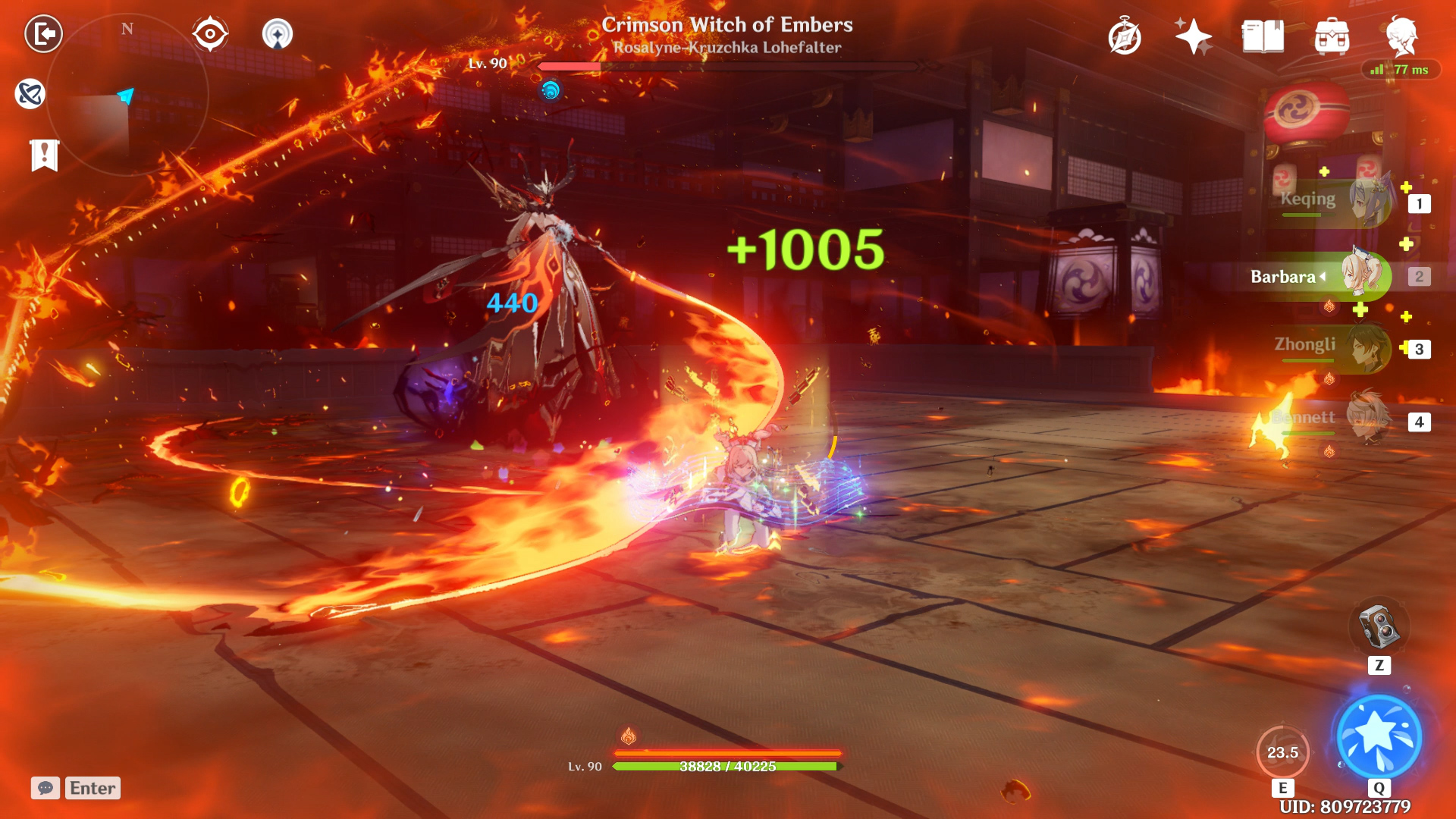Open the adventurer handbook book icon
Screen dimensions: 1456x819
point(1263,36)
